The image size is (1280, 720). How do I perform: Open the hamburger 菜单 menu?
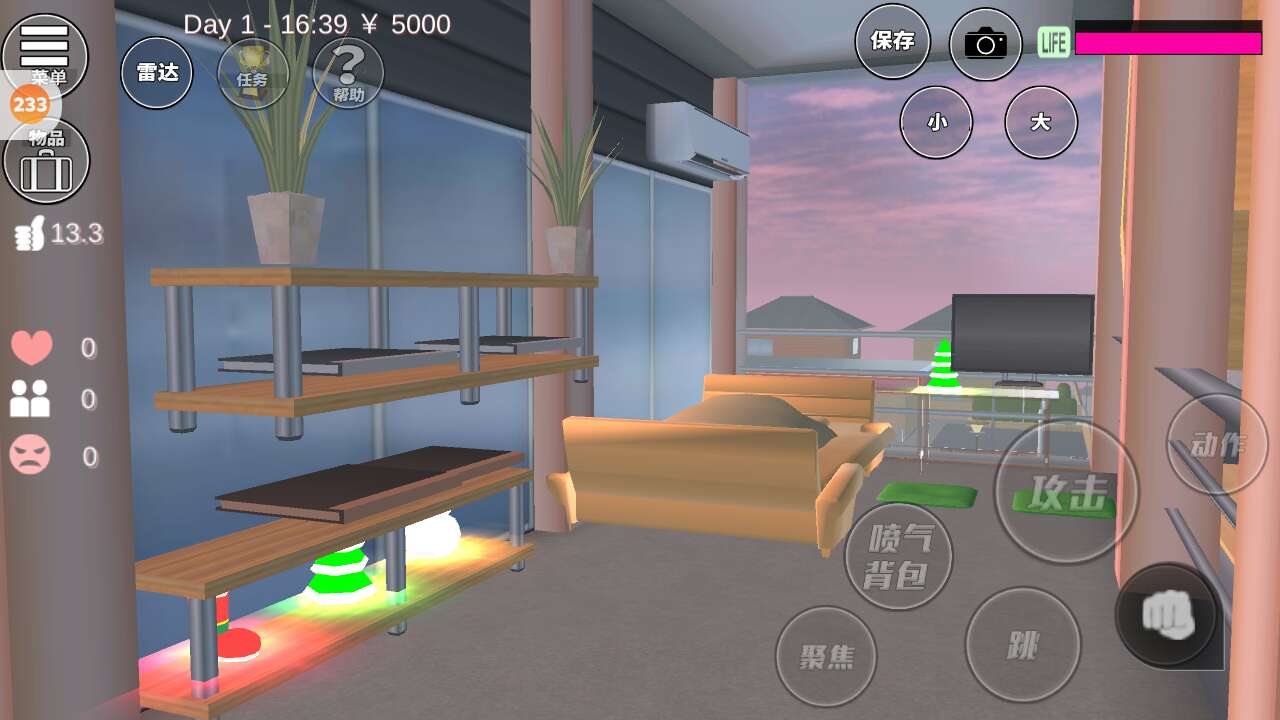pos(45,50)
